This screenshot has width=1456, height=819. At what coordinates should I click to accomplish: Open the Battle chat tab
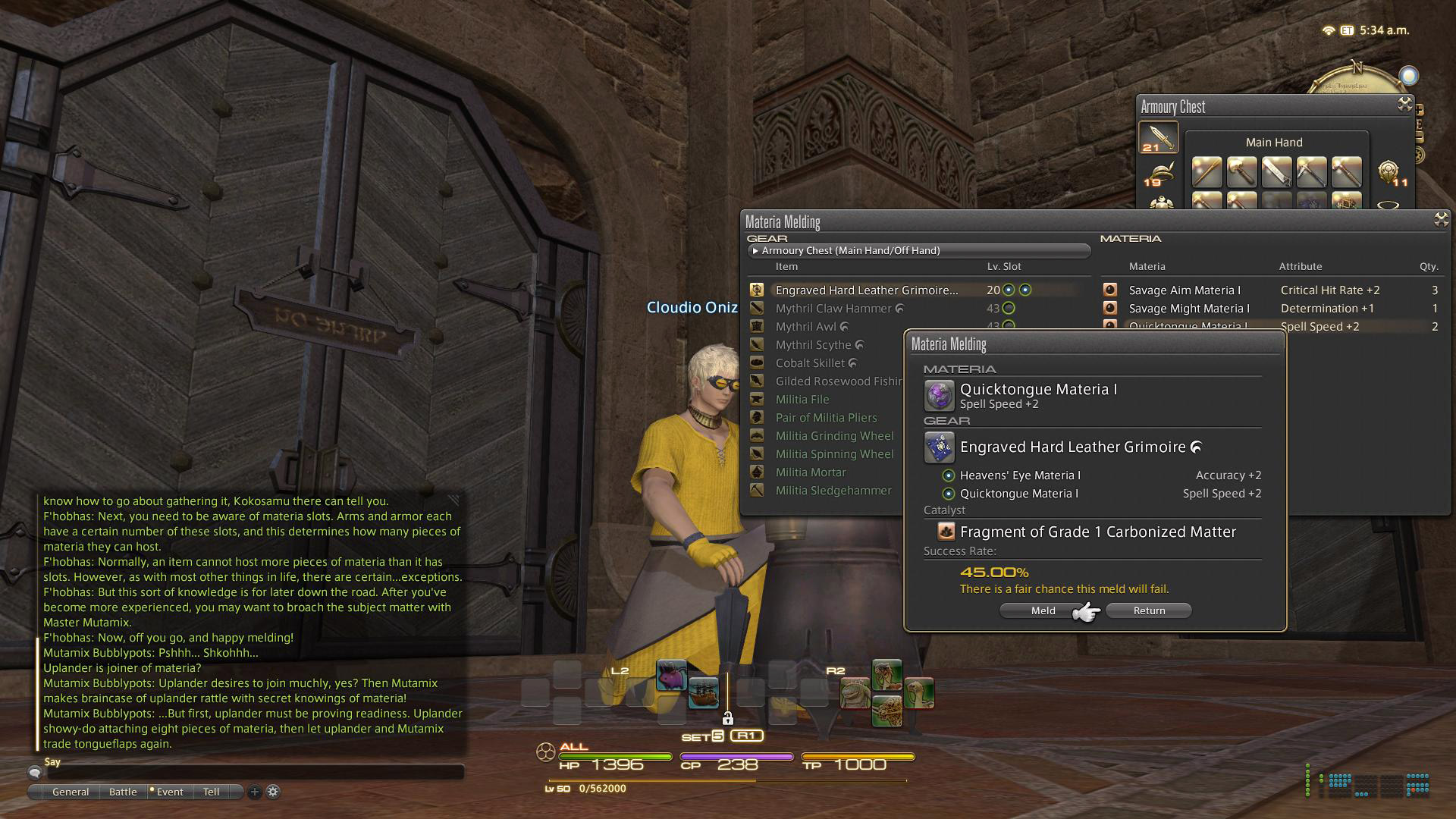click(123, 792)
